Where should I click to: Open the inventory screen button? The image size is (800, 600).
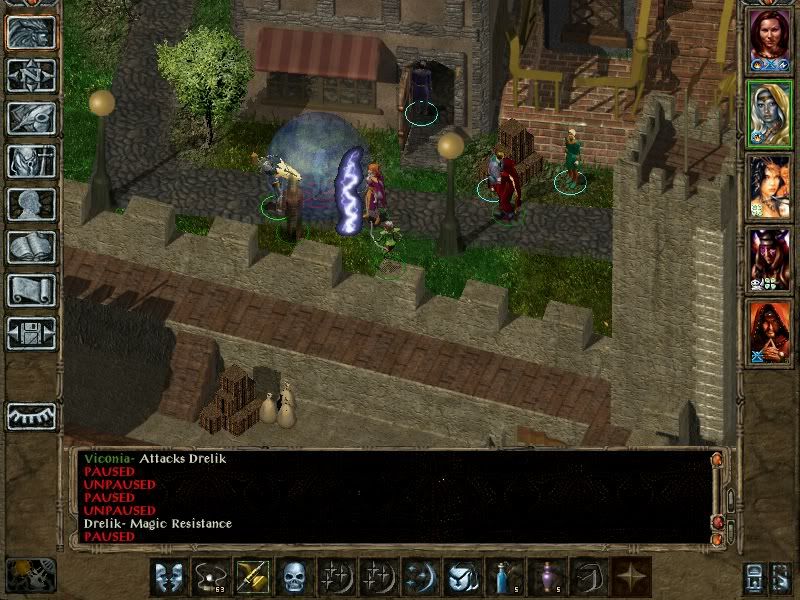pos(32,161)
